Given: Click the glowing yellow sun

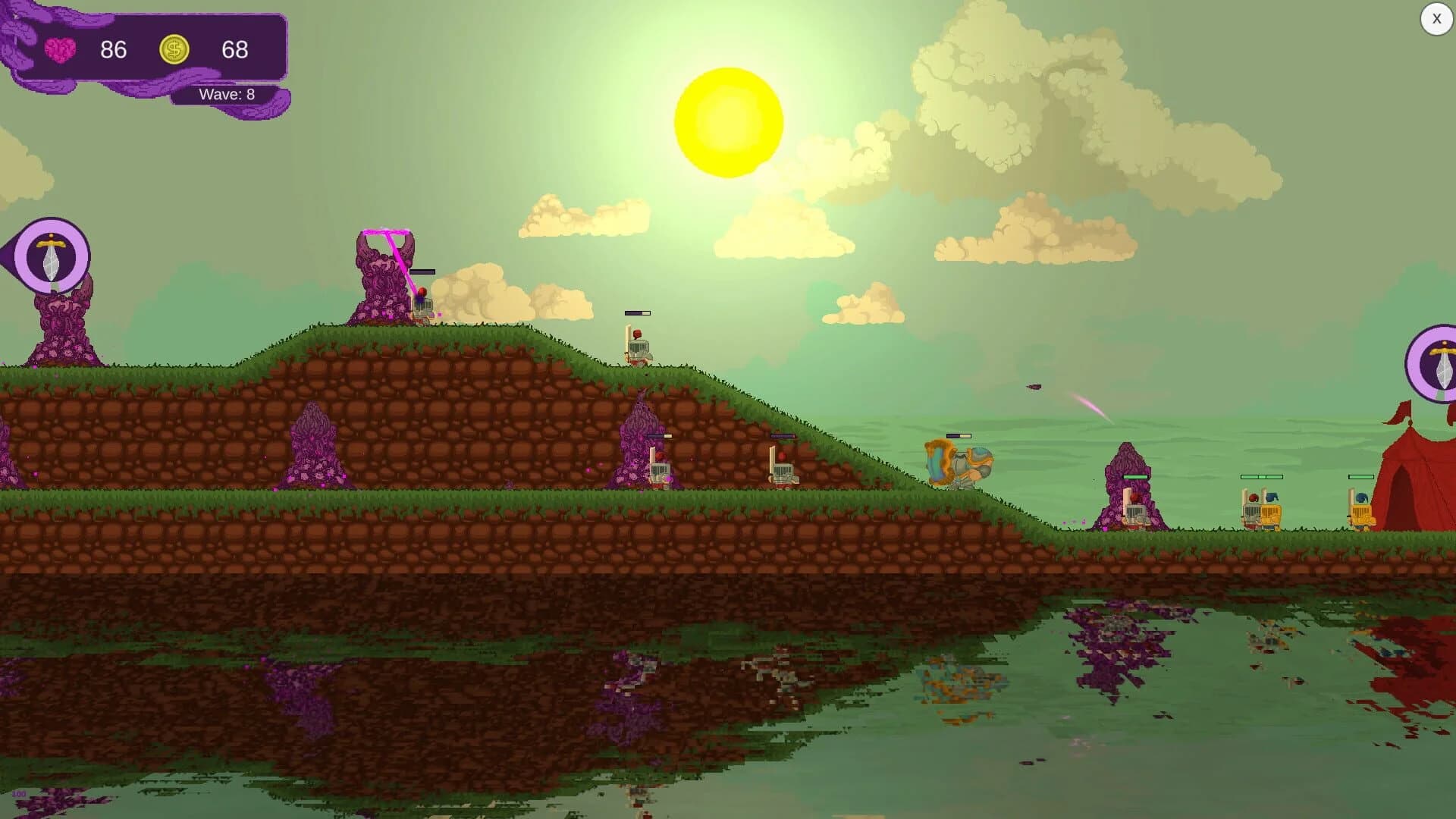Looking at the screenshot, I should tap(726, 121).
